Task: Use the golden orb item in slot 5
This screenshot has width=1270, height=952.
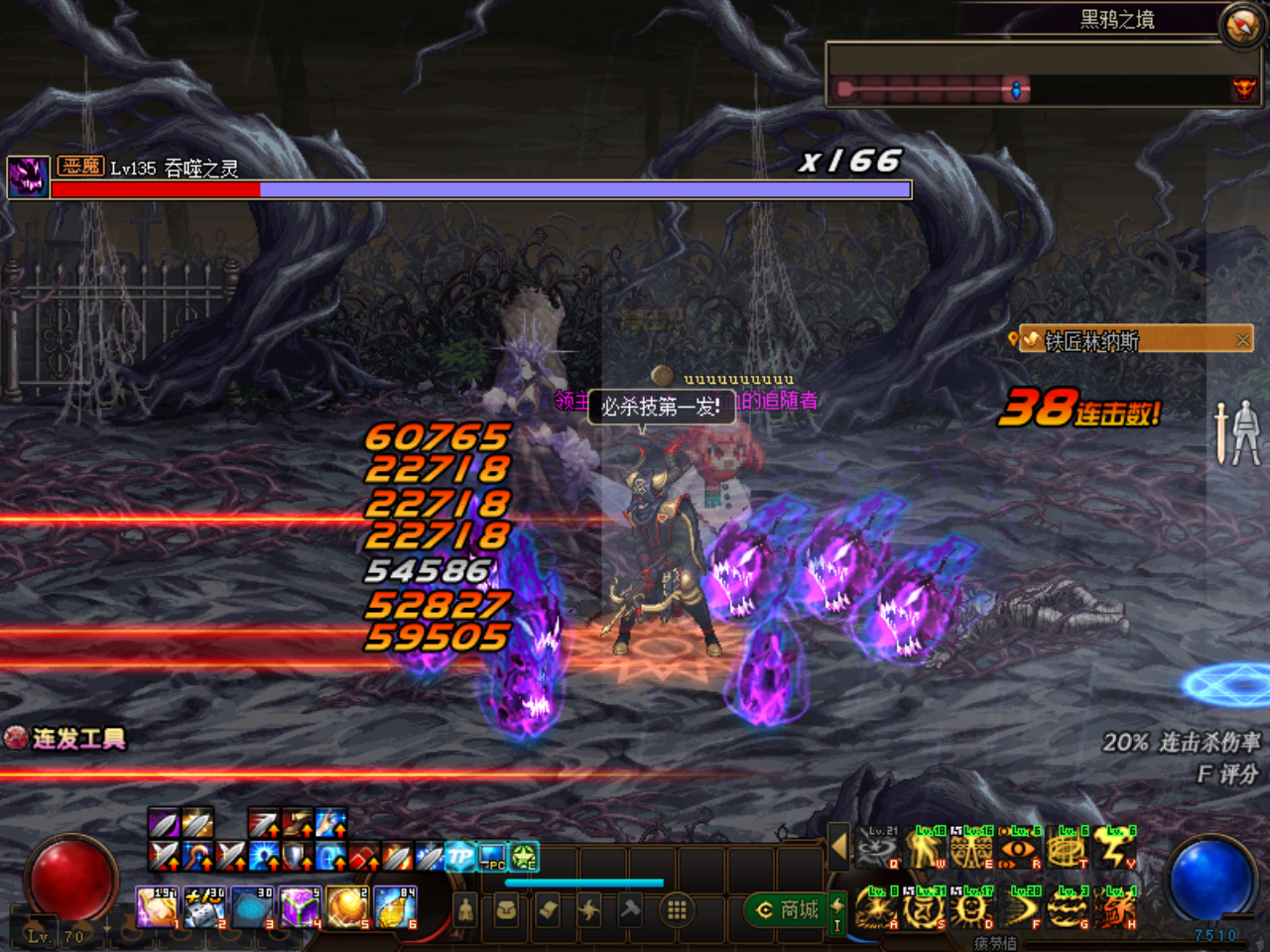Action: click(346, 908)
